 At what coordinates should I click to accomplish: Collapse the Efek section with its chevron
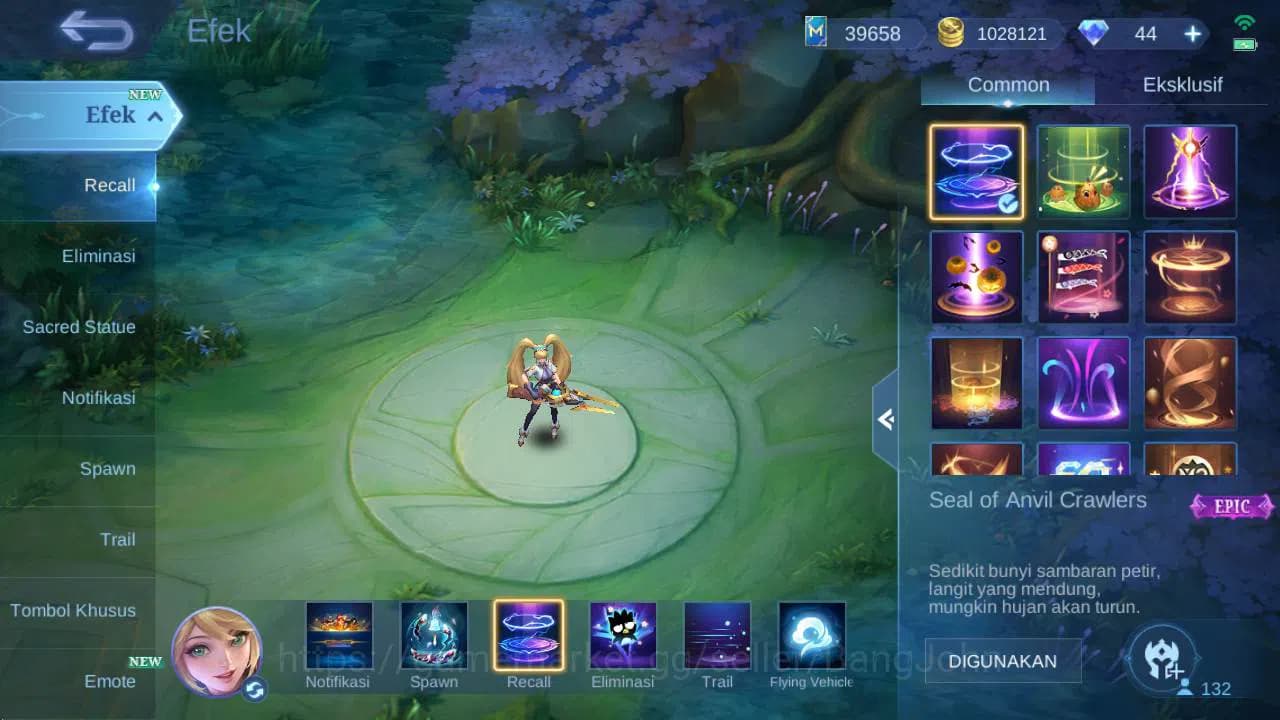tap(154, 116)
